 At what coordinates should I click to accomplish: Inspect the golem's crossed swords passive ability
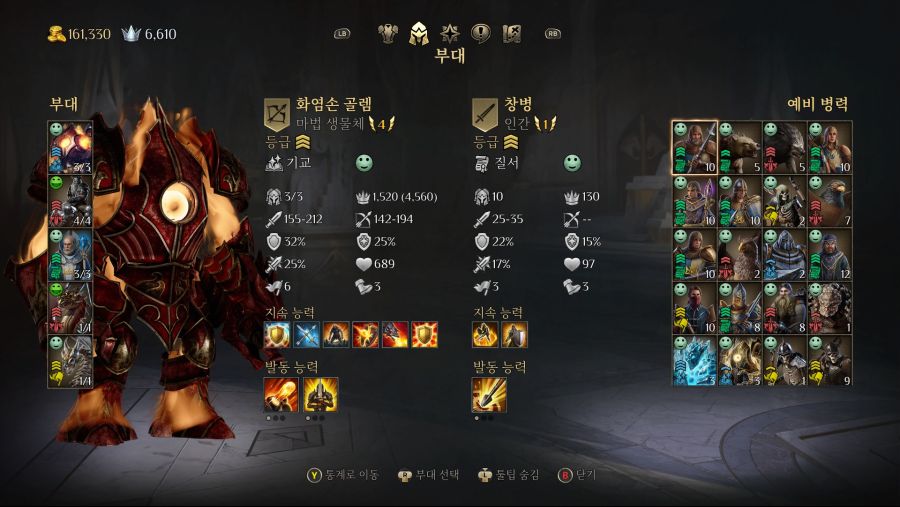point(307,335)
